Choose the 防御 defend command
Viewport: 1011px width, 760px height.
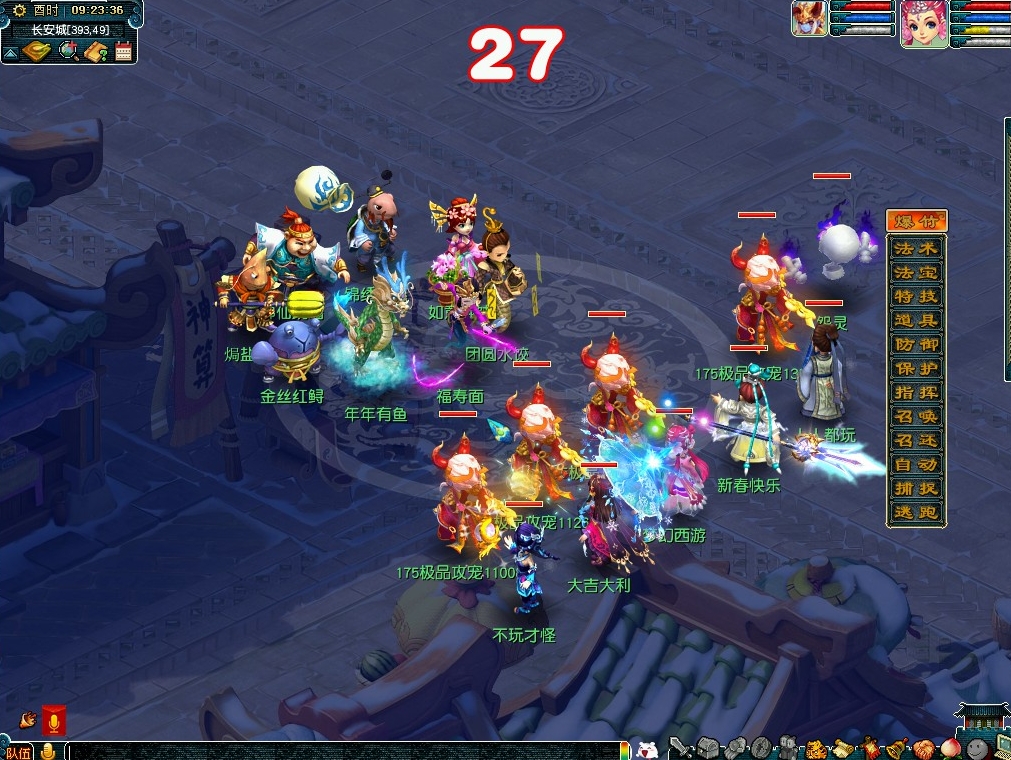pyautogui.click(x=916, y=344)
